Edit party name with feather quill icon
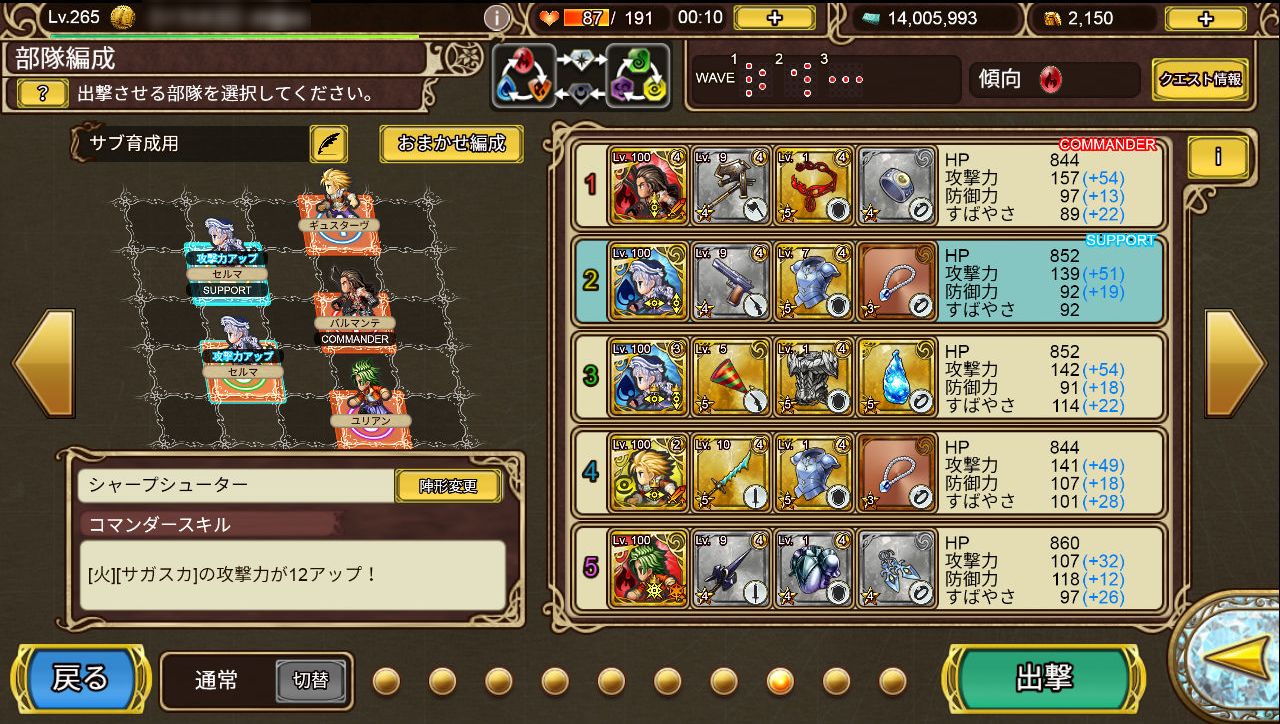The width and height of the screenshot is (1280, 724). coord(328,144)
